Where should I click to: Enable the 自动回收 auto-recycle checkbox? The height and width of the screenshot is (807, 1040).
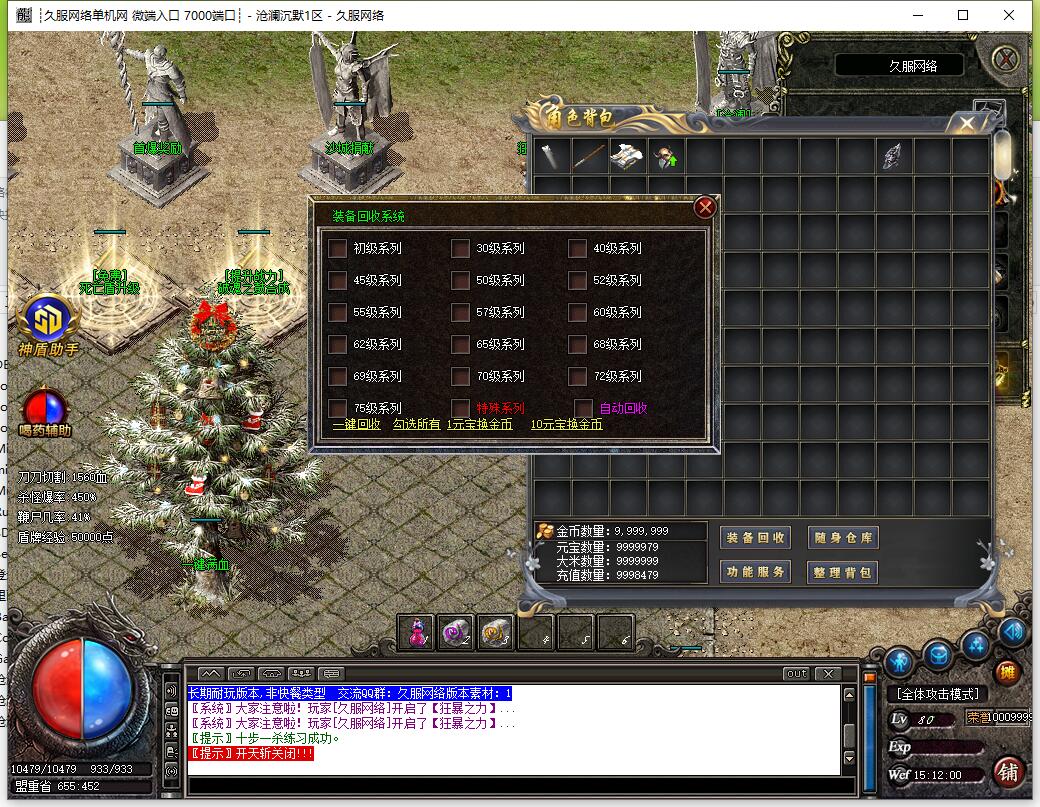(584, 408)
